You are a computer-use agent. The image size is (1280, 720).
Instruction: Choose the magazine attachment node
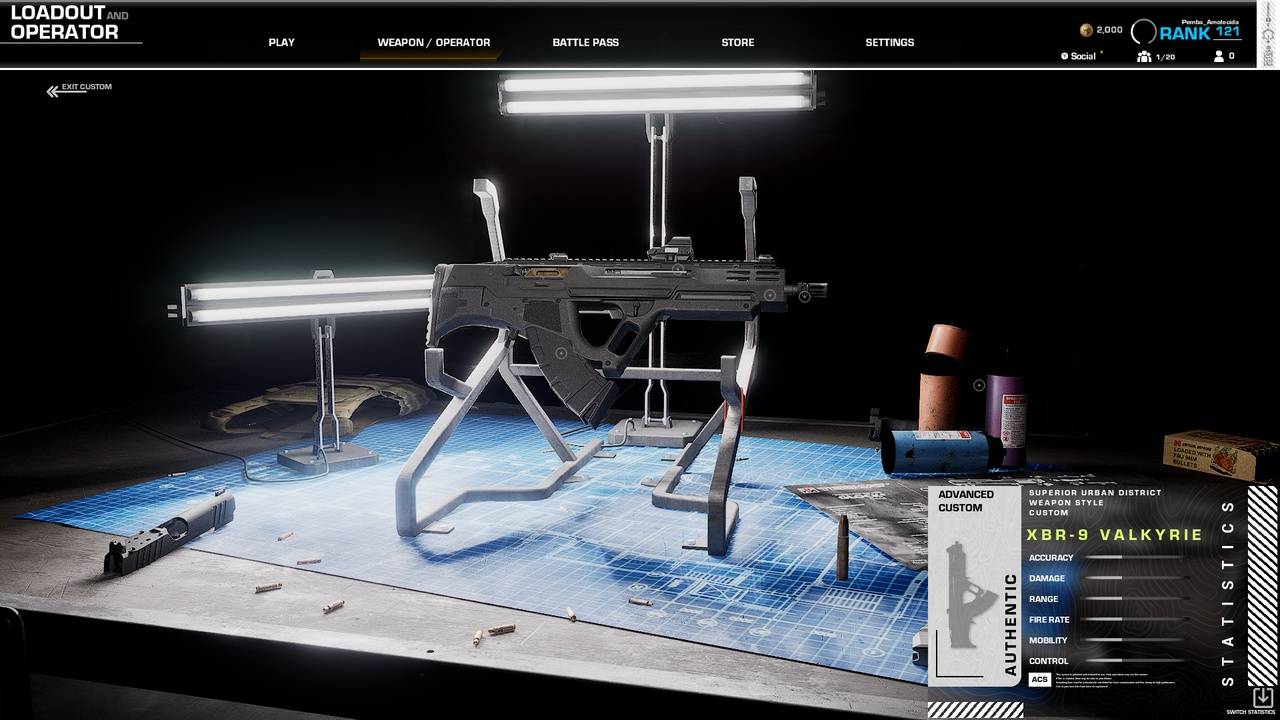click(560, 353)
